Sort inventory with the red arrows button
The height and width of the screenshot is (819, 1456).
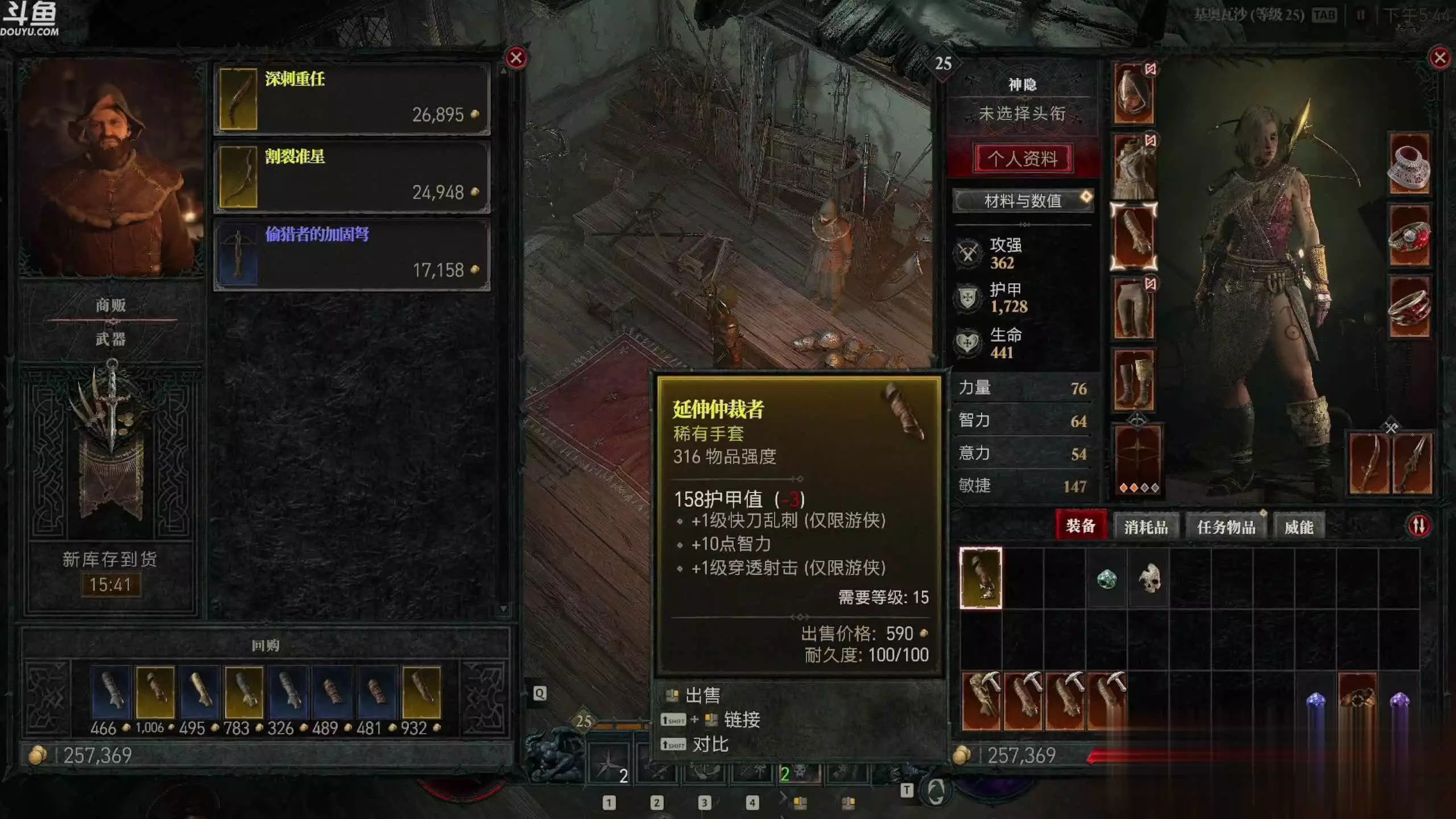coord(1418,526)
